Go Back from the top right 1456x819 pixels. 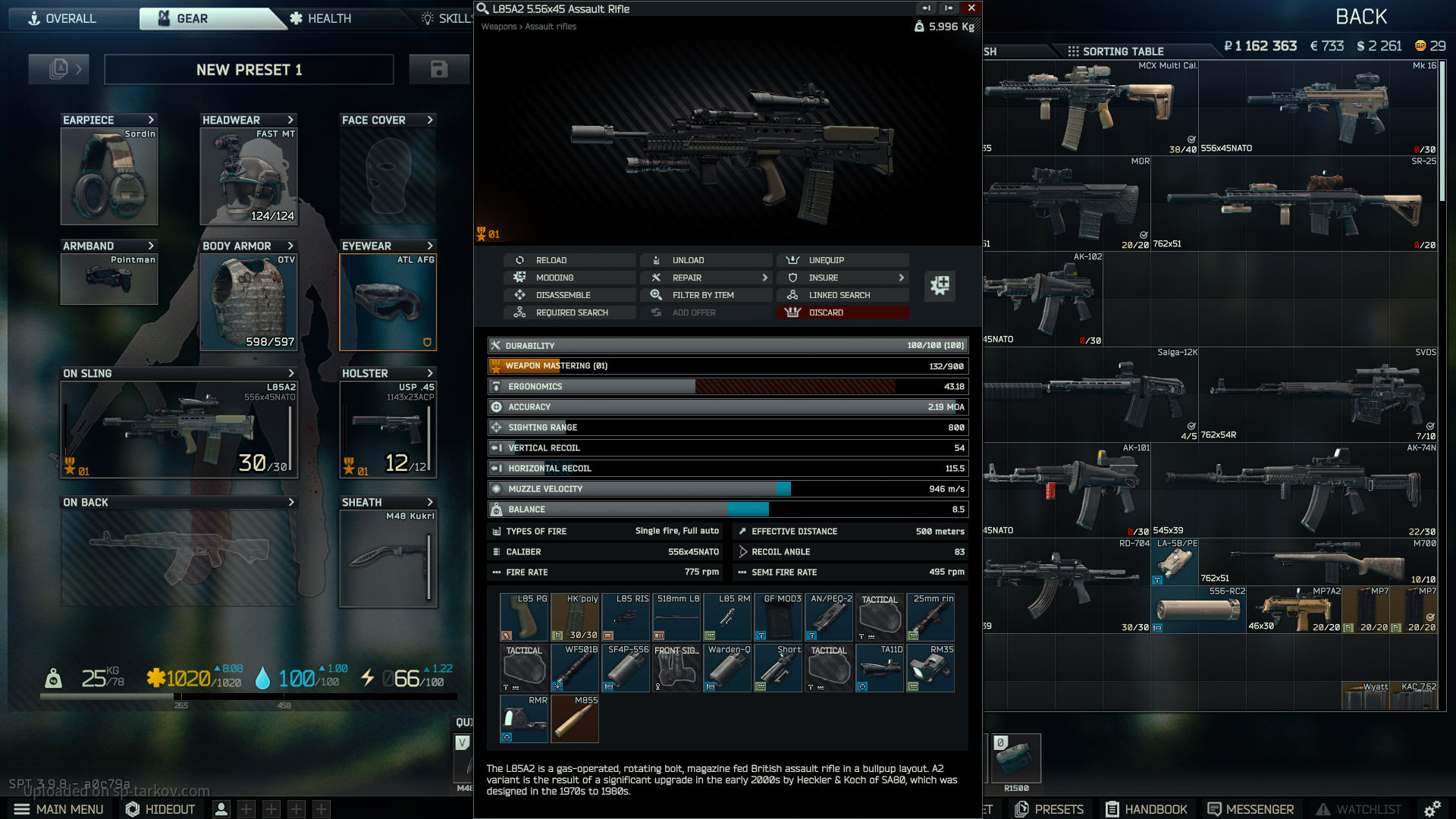tap(1361, 17)
